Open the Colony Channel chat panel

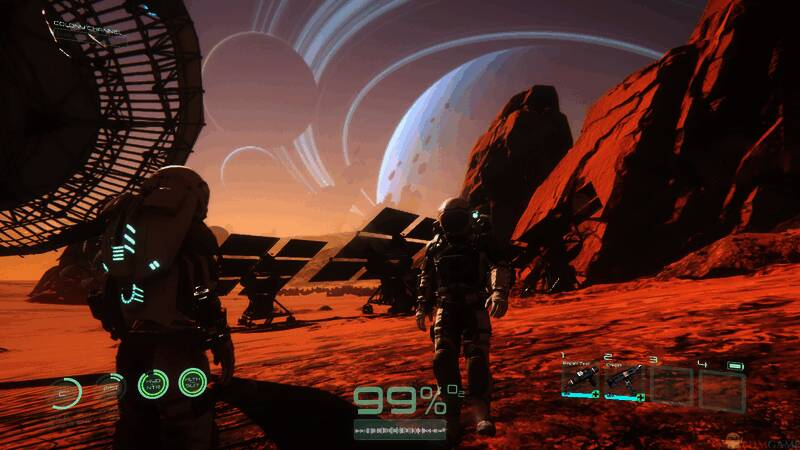90,32
